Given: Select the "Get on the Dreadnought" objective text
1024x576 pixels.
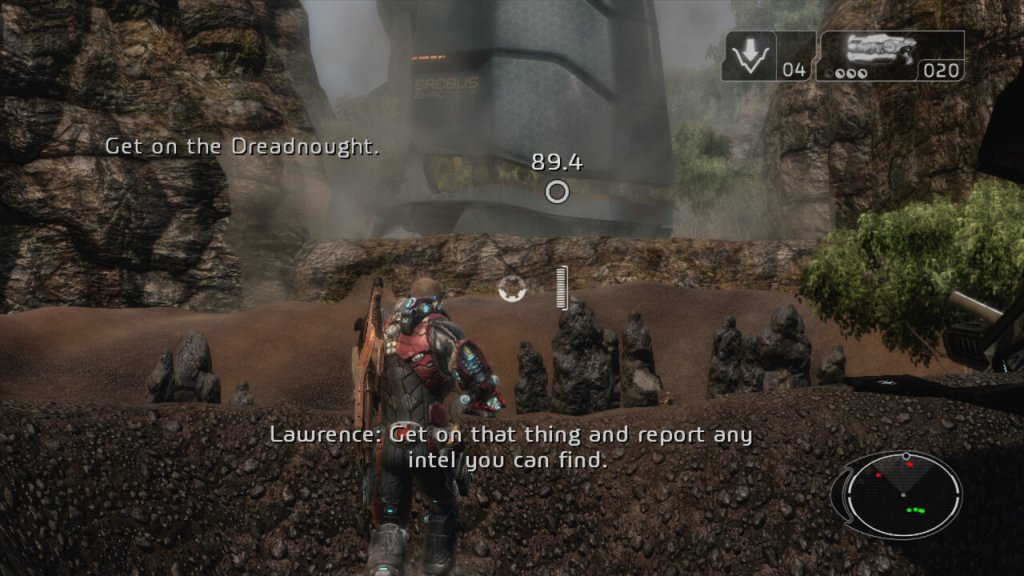Looking at the screenshot, I should (244, 147).
